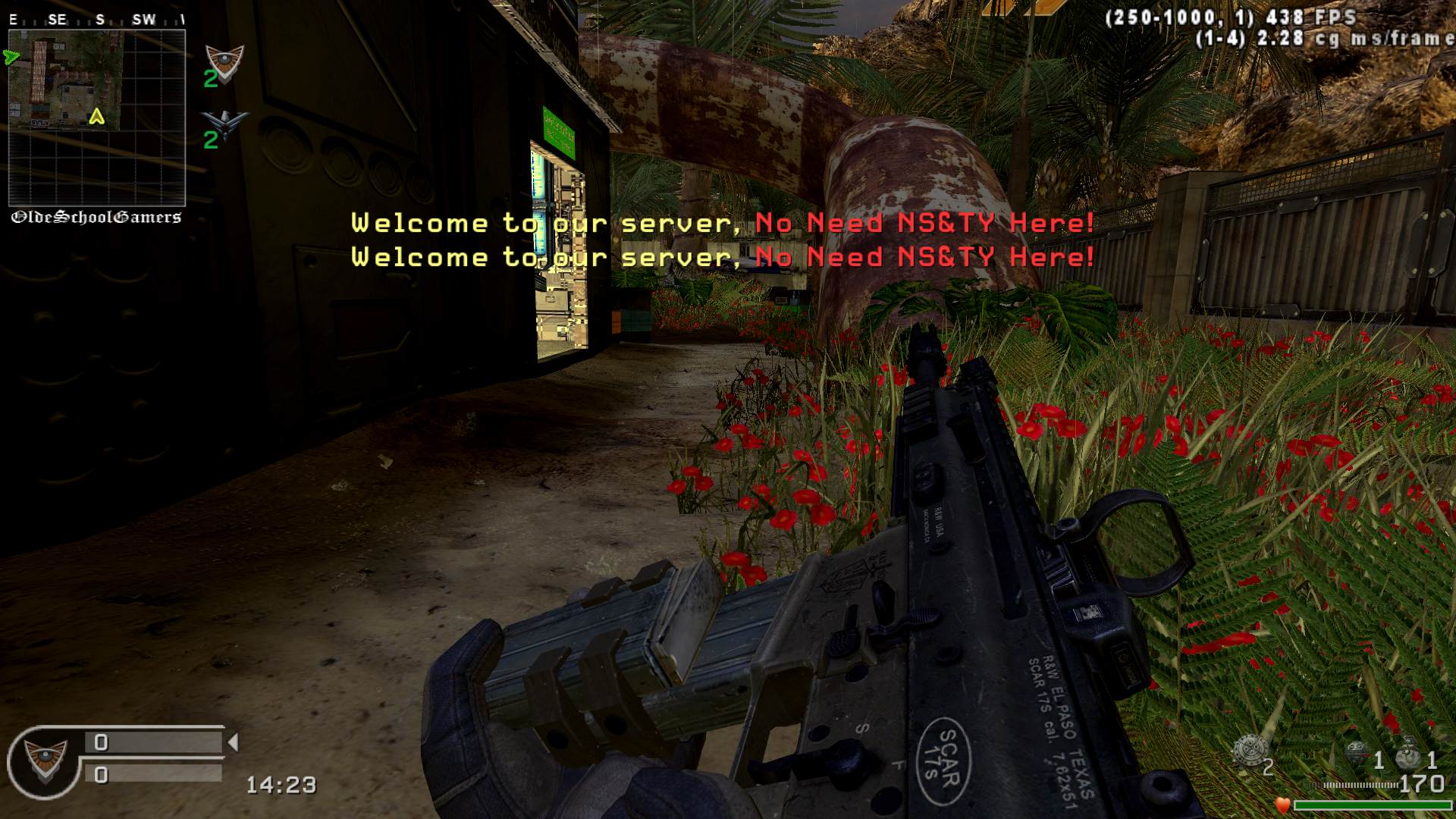Click the red heart health icon
Viewport: 1456px width, 819px height.
tap(1282, 805)
